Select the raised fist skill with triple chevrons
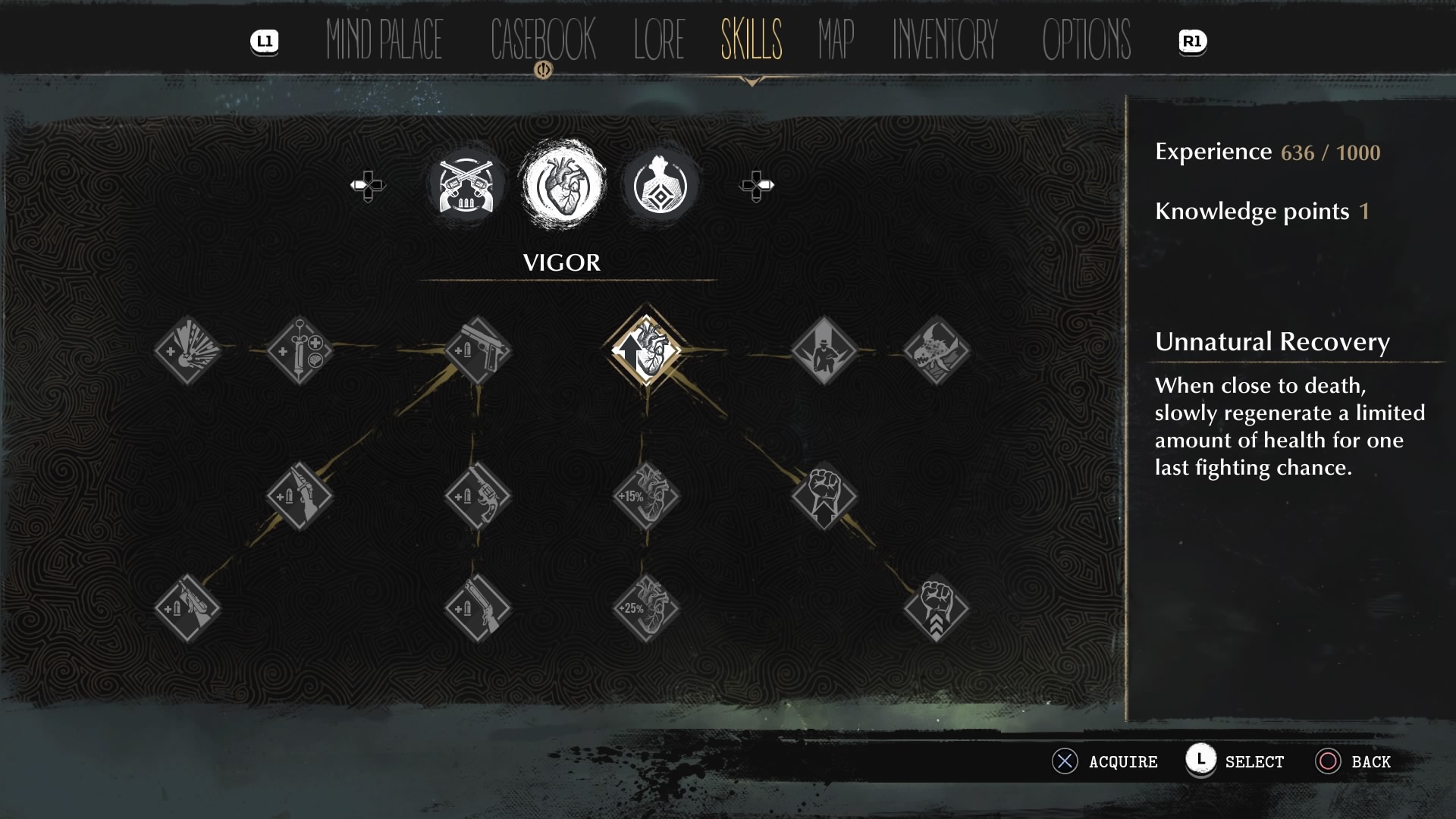Screen dimensions: 1456x819 click(x=937, y=608)
